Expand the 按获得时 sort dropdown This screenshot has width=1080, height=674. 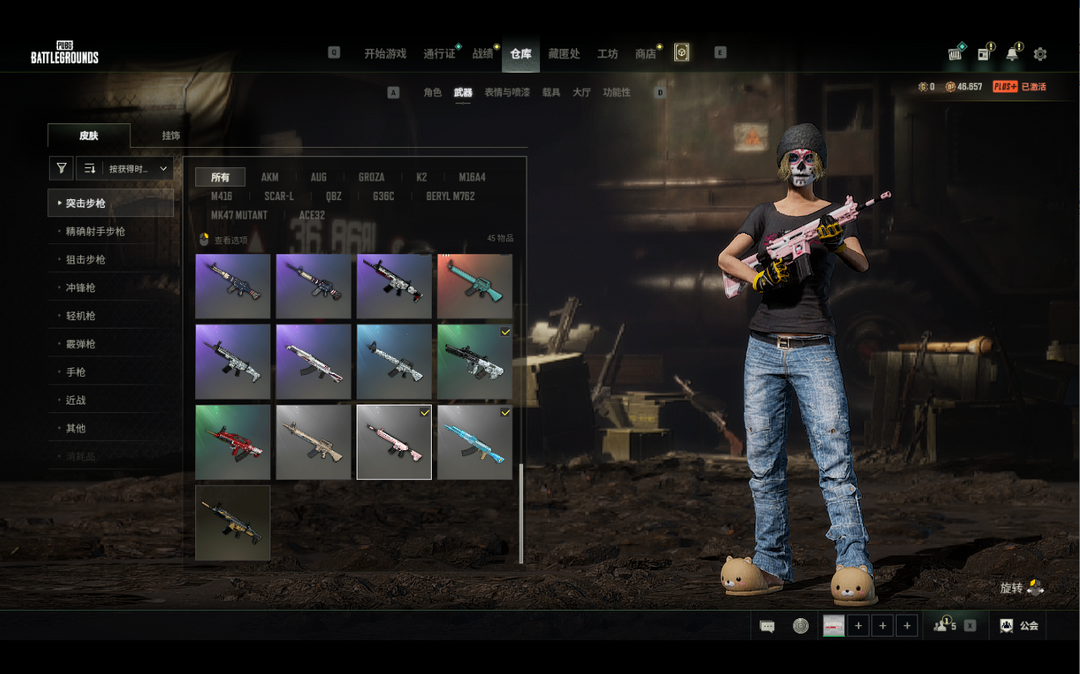pos(126,169)
